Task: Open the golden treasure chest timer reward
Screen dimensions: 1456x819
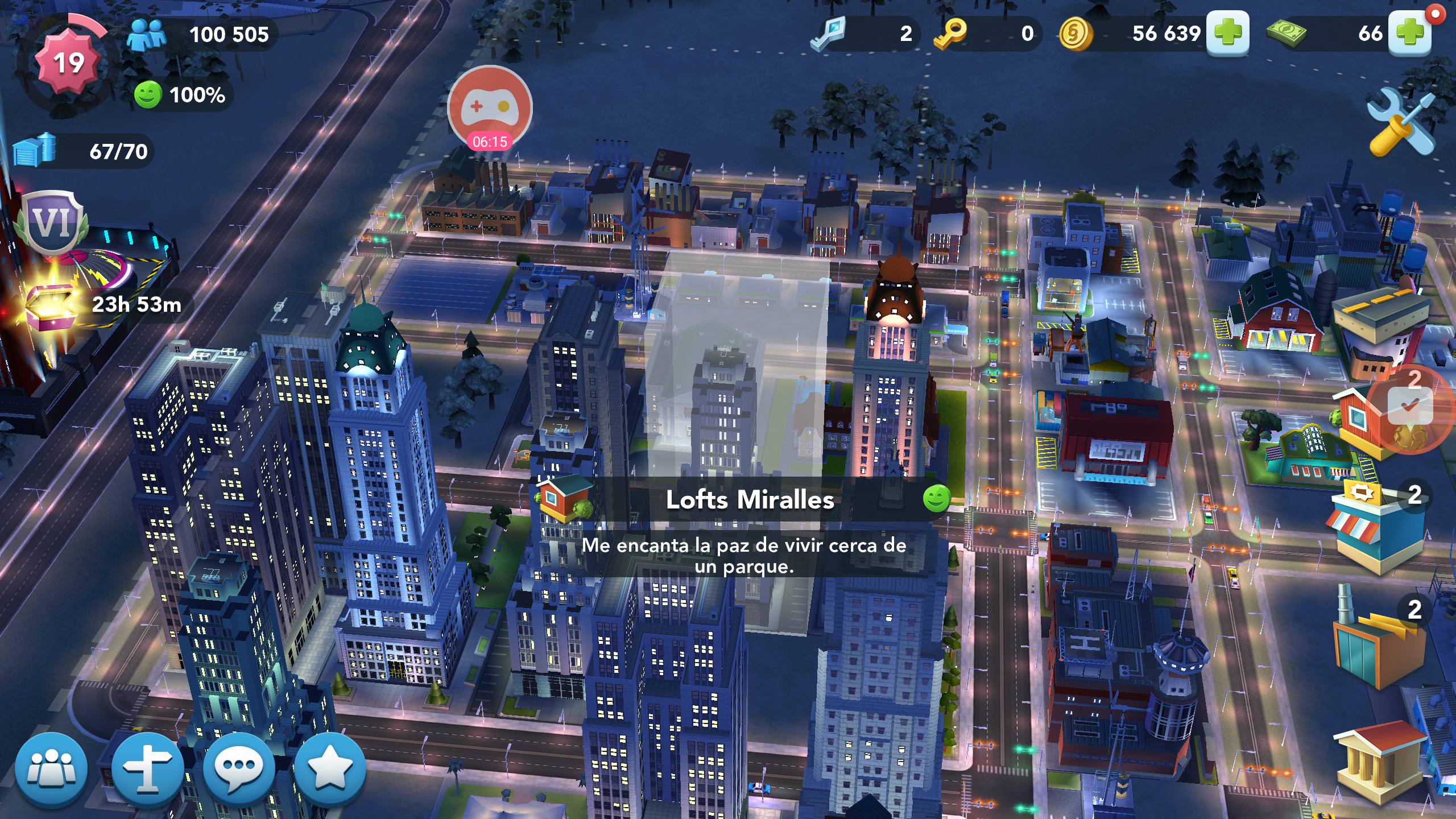Action: 51,305
